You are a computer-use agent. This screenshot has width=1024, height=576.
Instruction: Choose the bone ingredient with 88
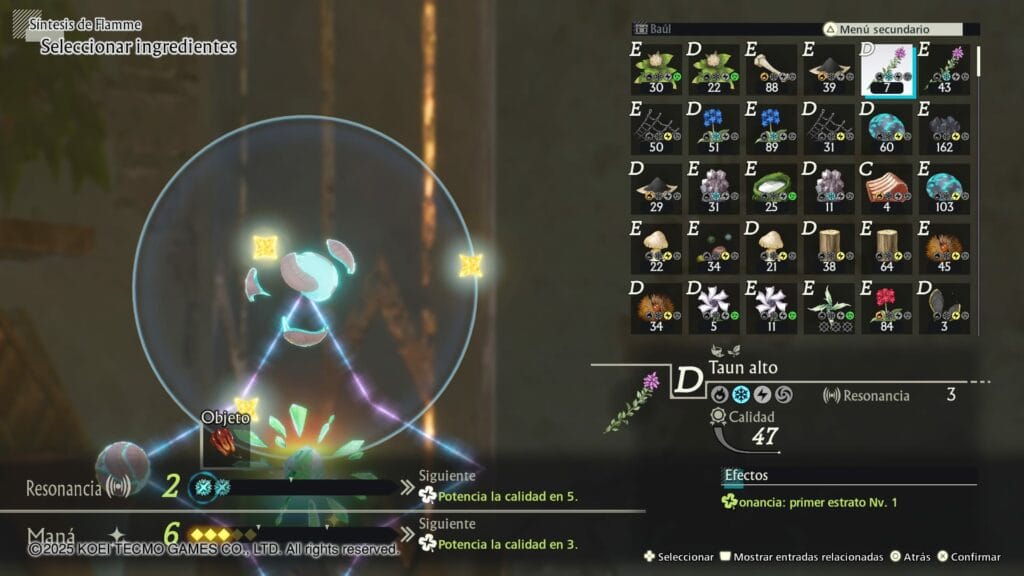(771, 70)
